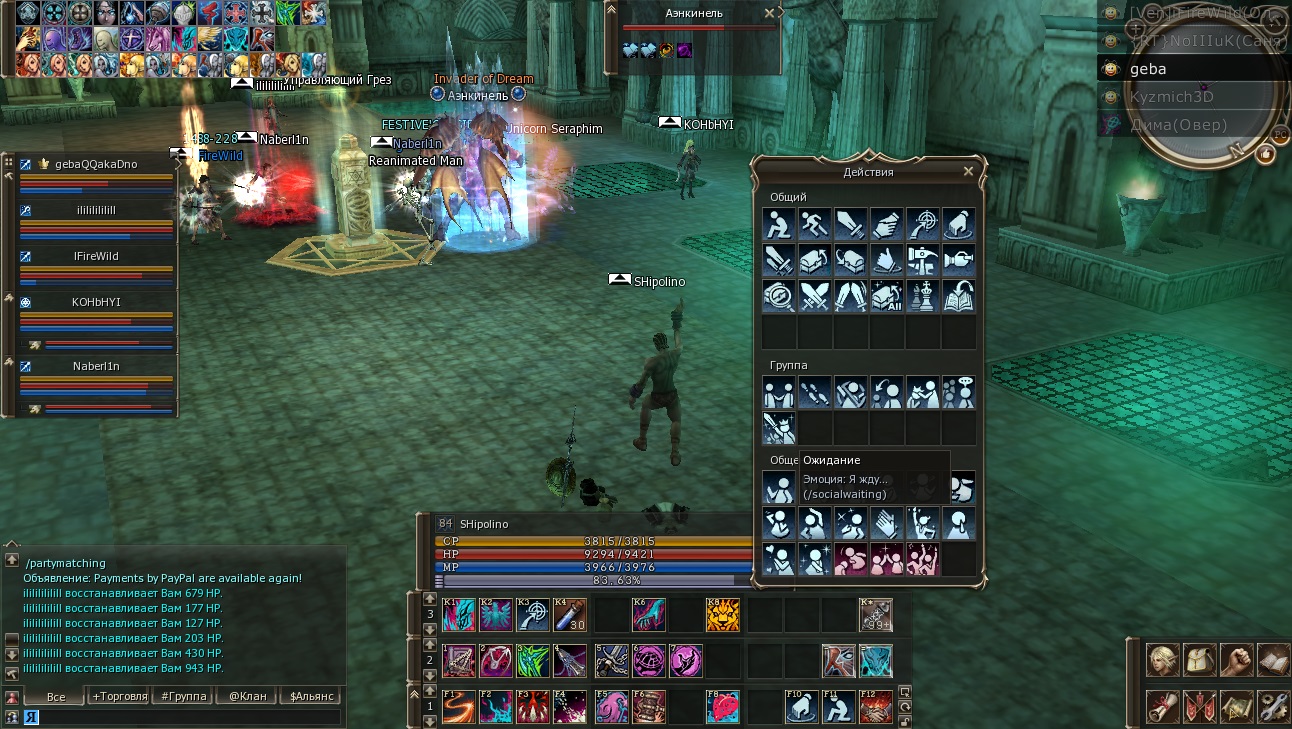Activate the golden lion skill on K8
The height and width of the screenshot is (729, 1292).
coord(723,615)
